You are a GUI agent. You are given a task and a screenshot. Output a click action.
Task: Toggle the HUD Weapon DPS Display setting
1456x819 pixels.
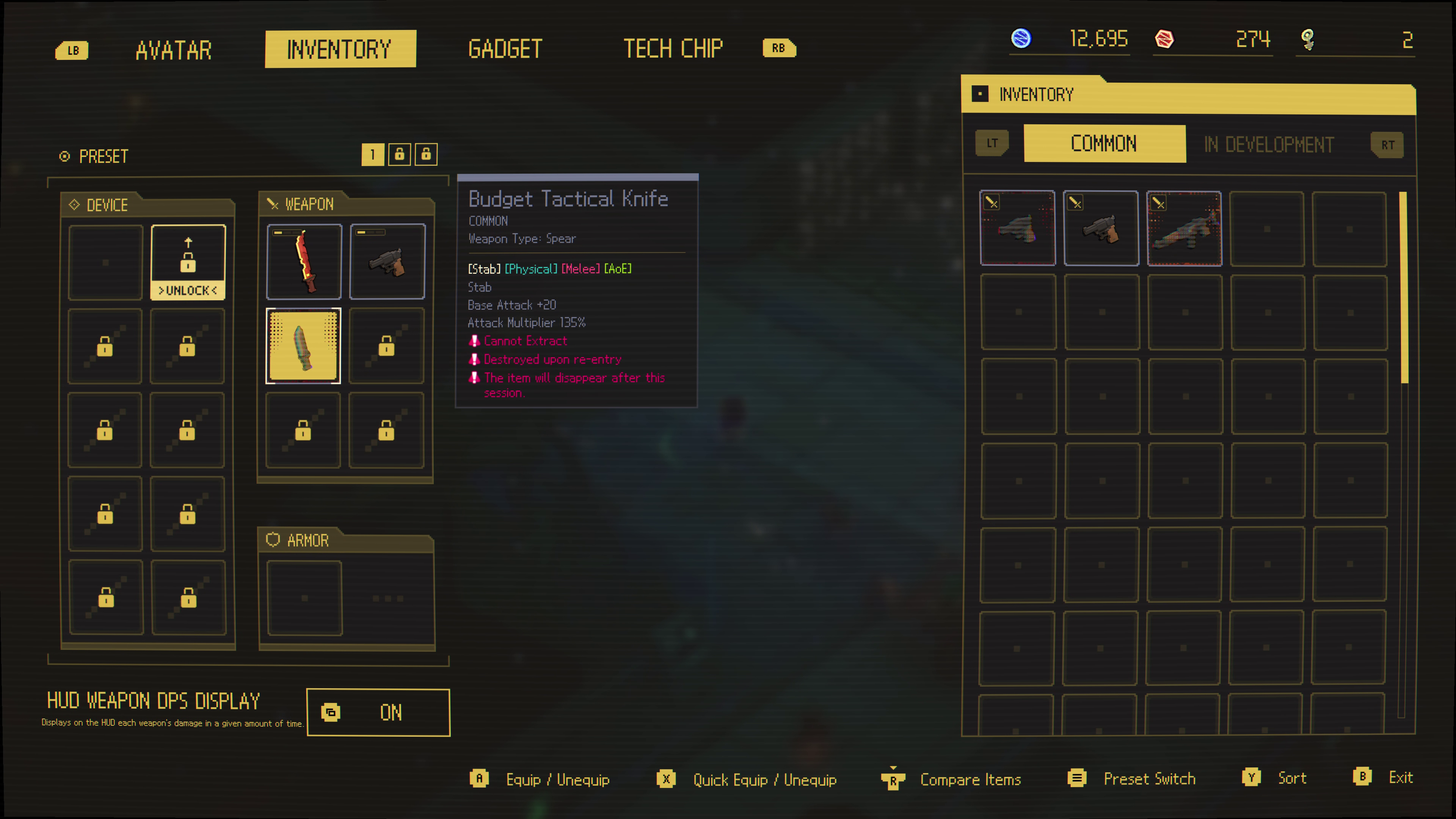tap(378, 712)
